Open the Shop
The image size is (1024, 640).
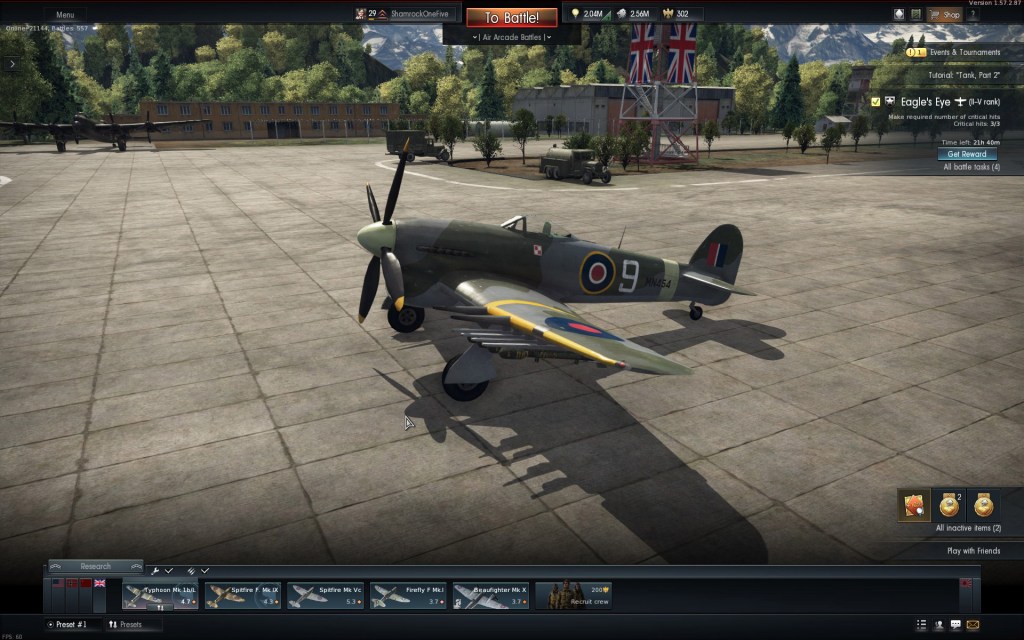tap(944, 15)
